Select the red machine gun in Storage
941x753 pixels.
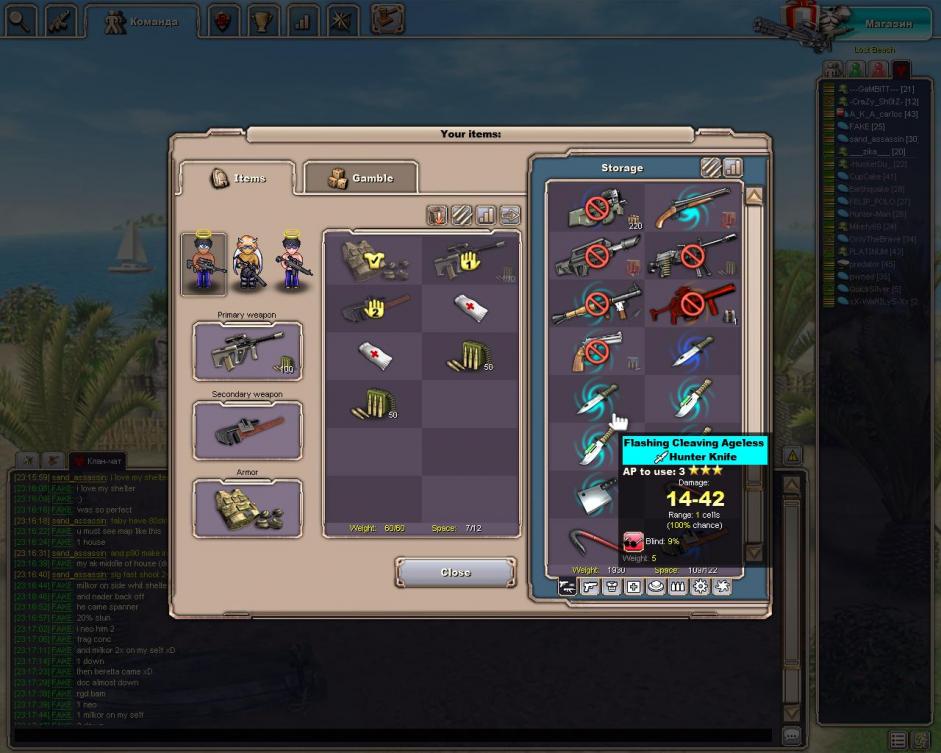tap(693, 304)
